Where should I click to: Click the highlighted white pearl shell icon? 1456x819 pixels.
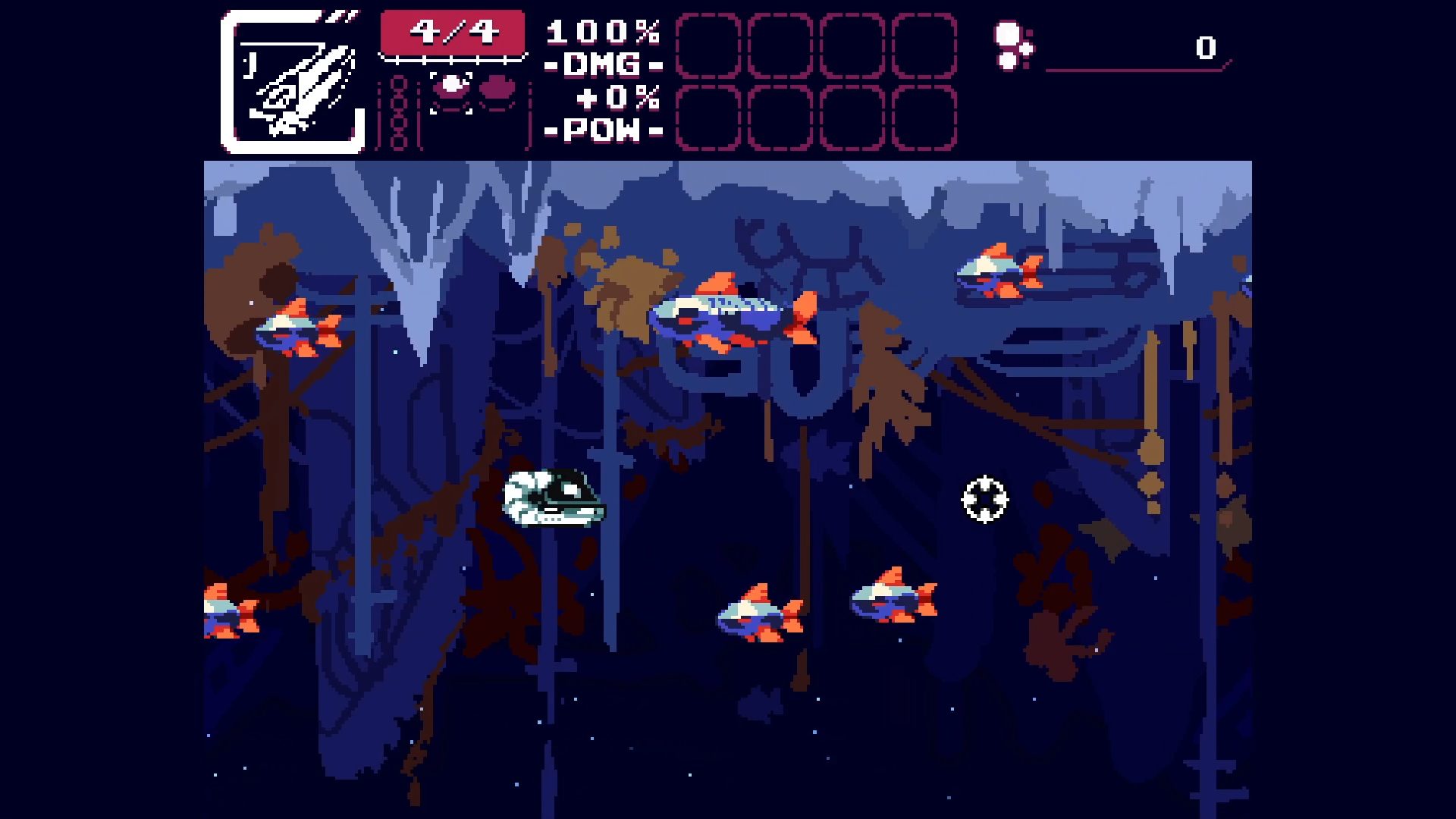[x=452, y=87]
